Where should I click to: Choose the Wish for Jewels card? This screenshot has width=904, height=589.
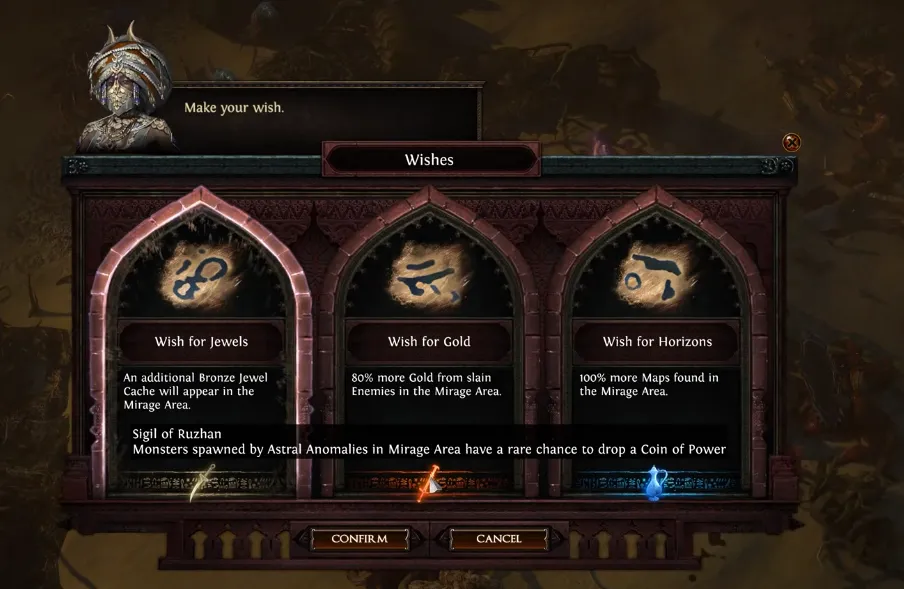pyautogui.click(x=201, y=300)
